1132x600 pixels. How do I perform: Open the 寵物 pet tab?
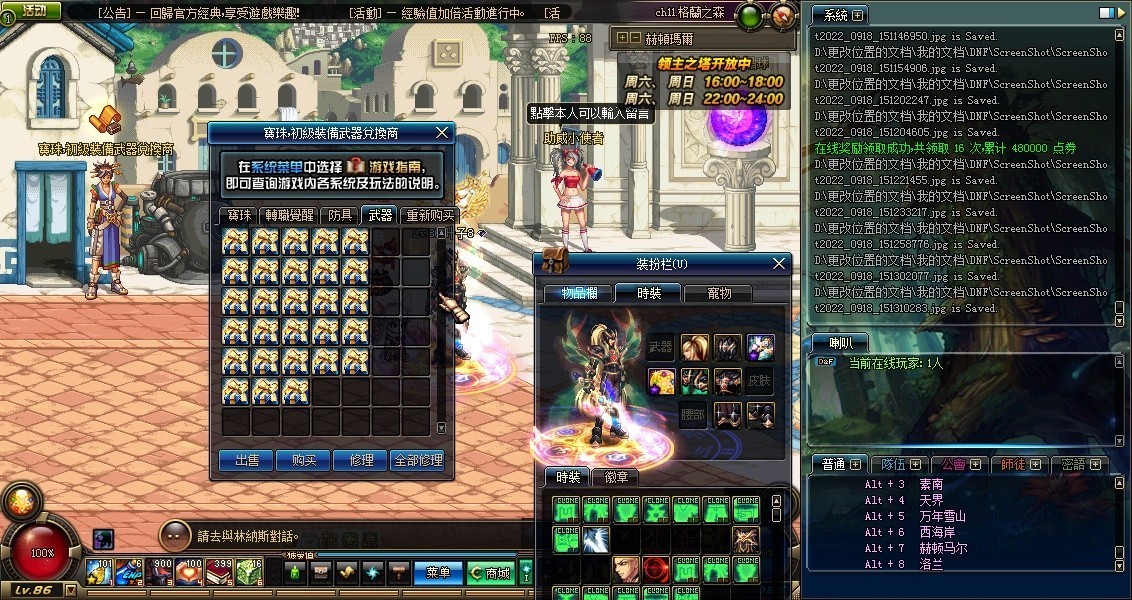719,293
